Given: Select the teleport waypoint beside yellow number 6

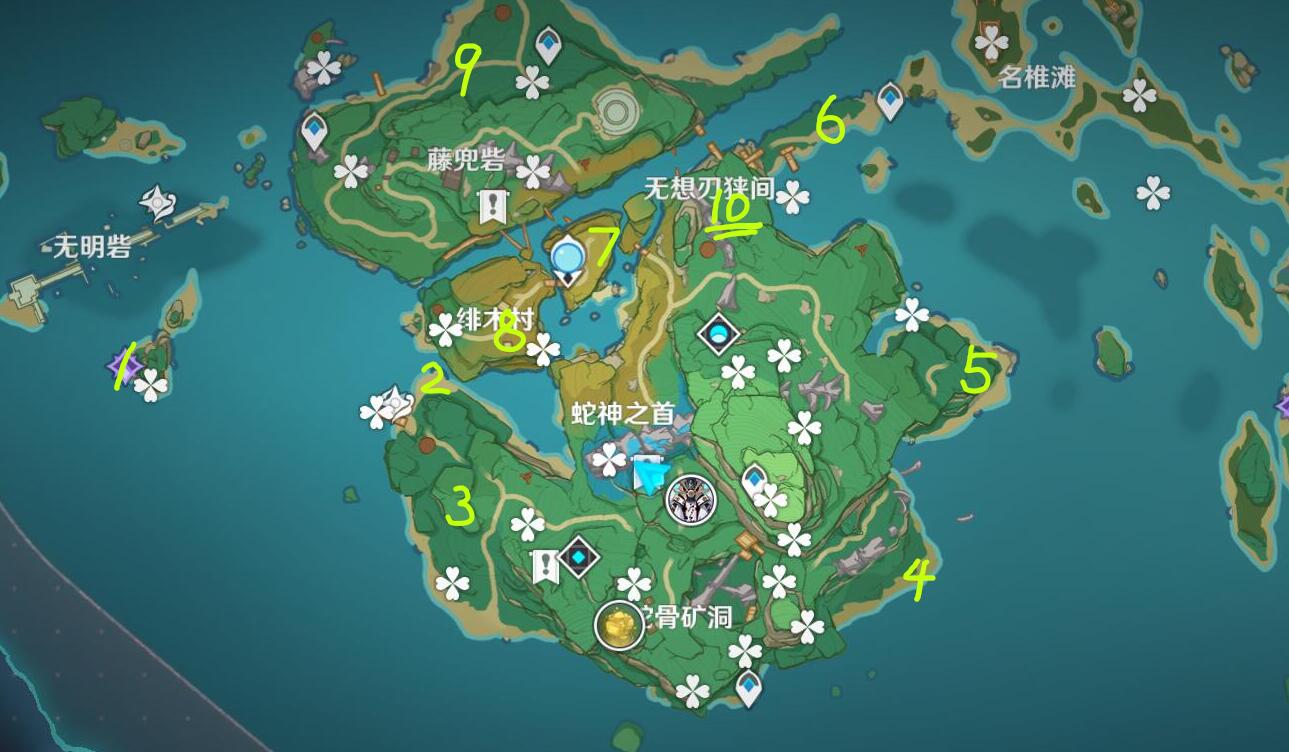Looking at the screenshot, I should click(x=890, y=100).
